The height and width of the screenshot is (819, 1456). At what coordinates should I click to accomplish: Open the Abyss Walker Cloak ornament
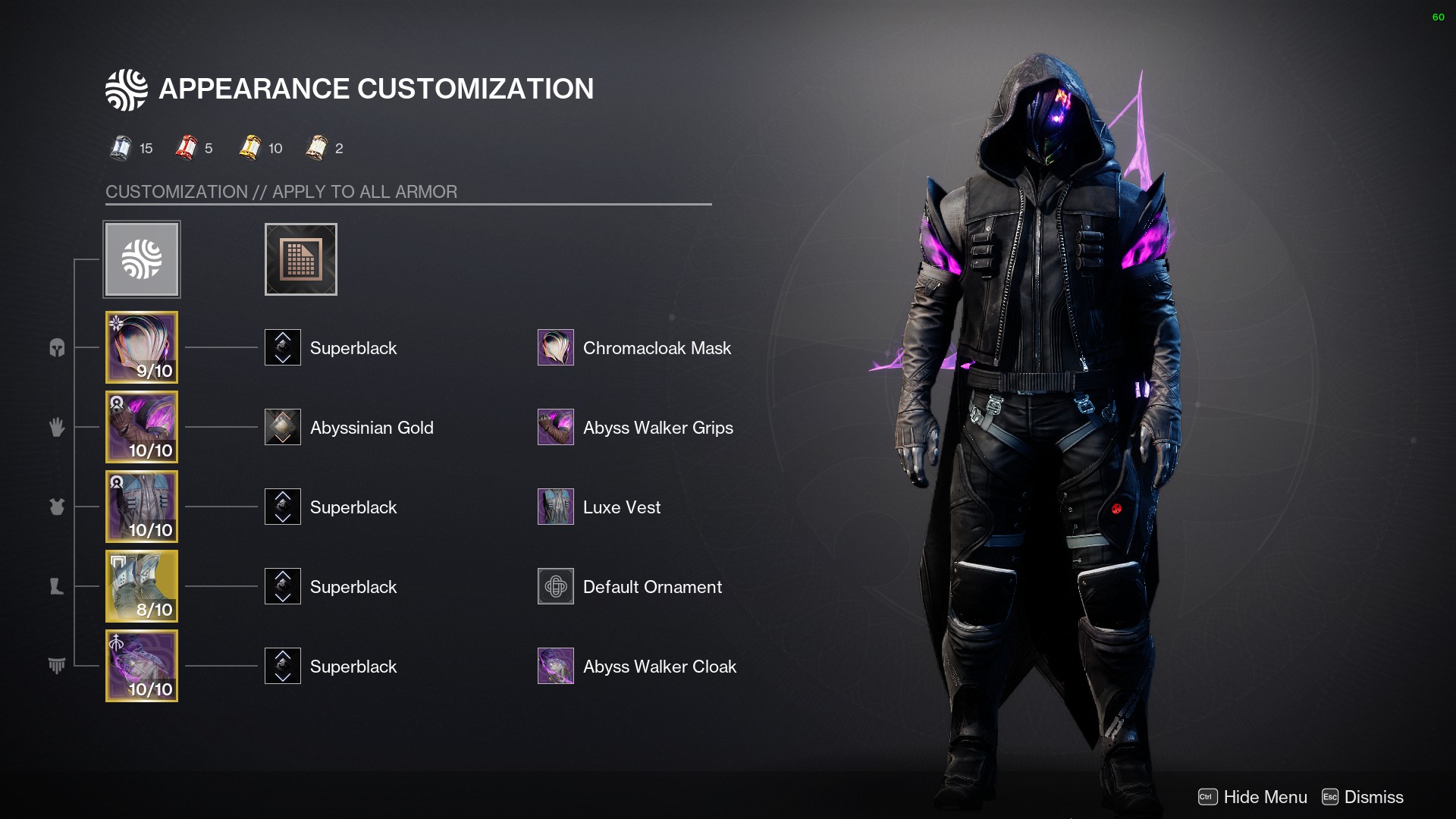(556, 666)
